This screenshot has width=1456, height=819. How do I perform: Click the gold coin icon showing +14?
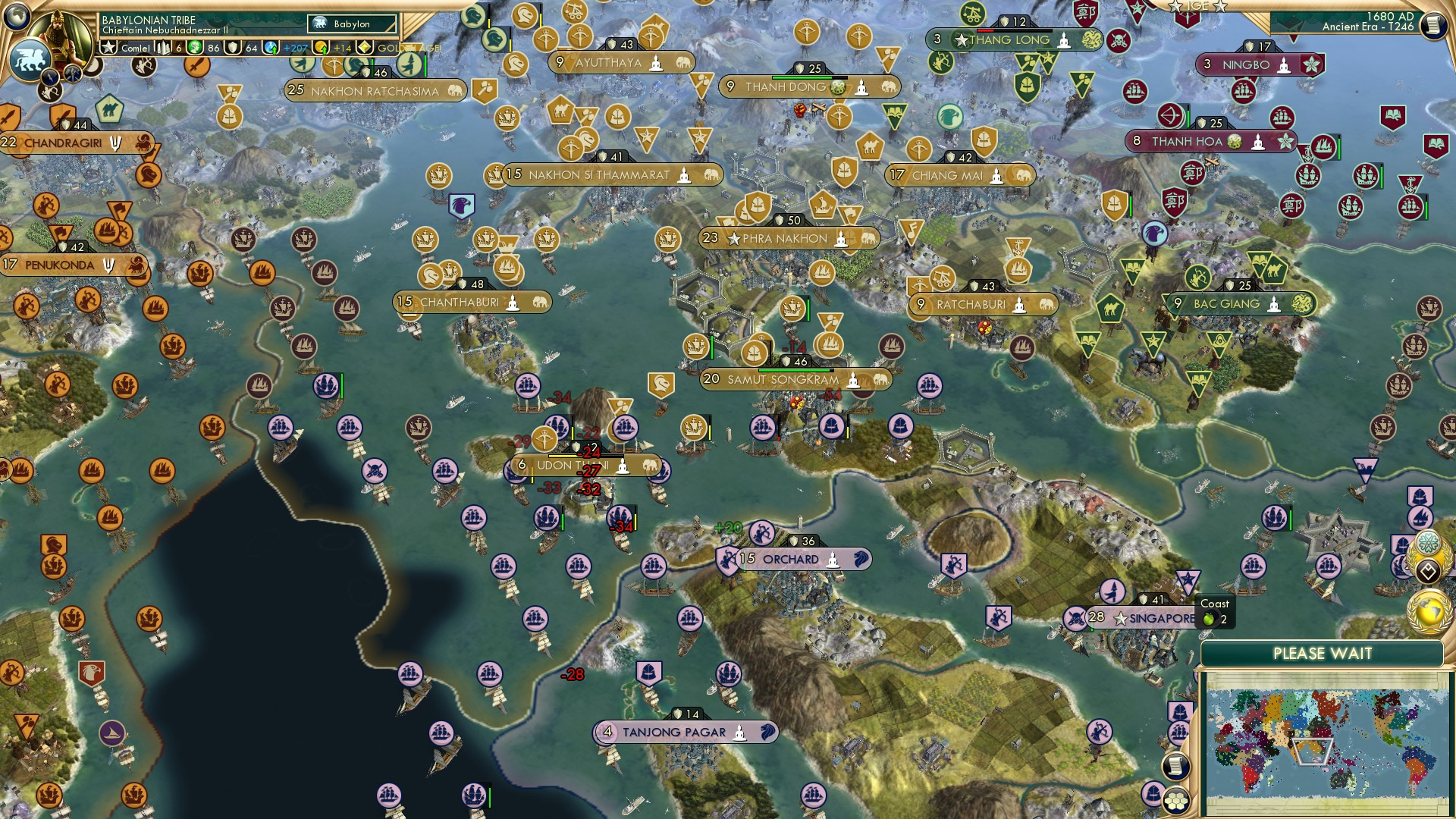[x=322, y=49]
